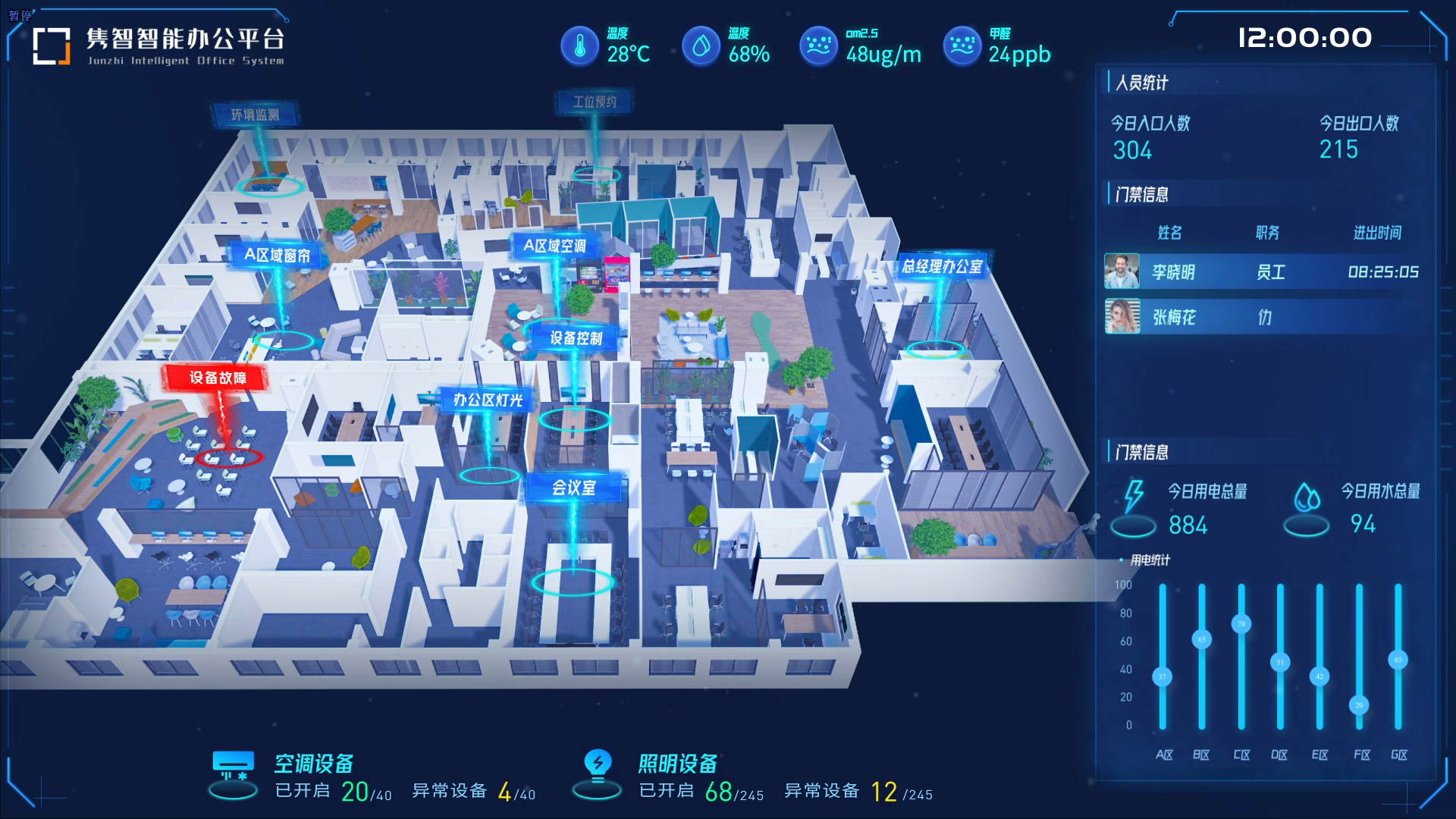Image resolution: width=1456 pixels, height=819 pixels.
Task: Click the red 设备故障 alert label
Action: 218,378
